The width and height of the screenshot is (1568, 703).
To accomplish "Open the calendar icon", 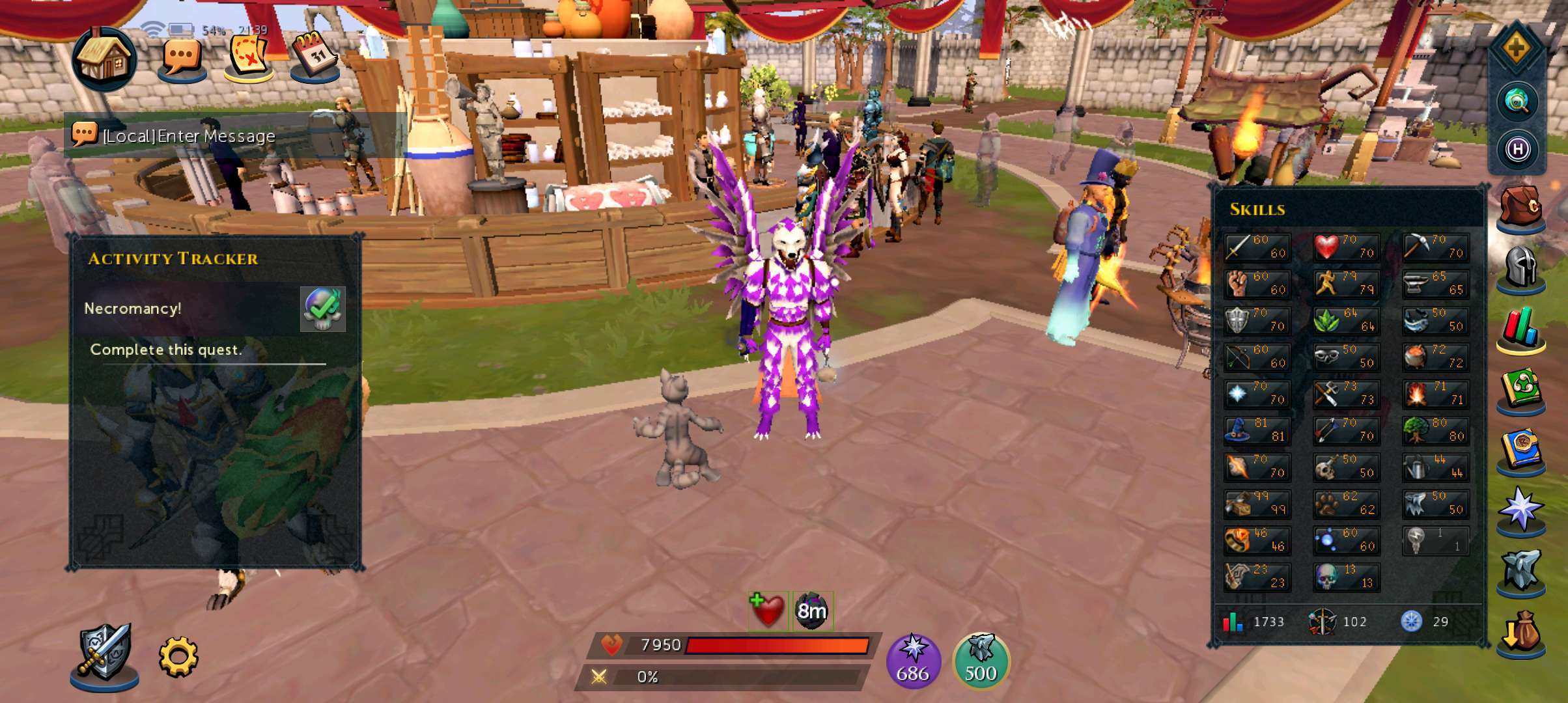I will click(315, 57).
